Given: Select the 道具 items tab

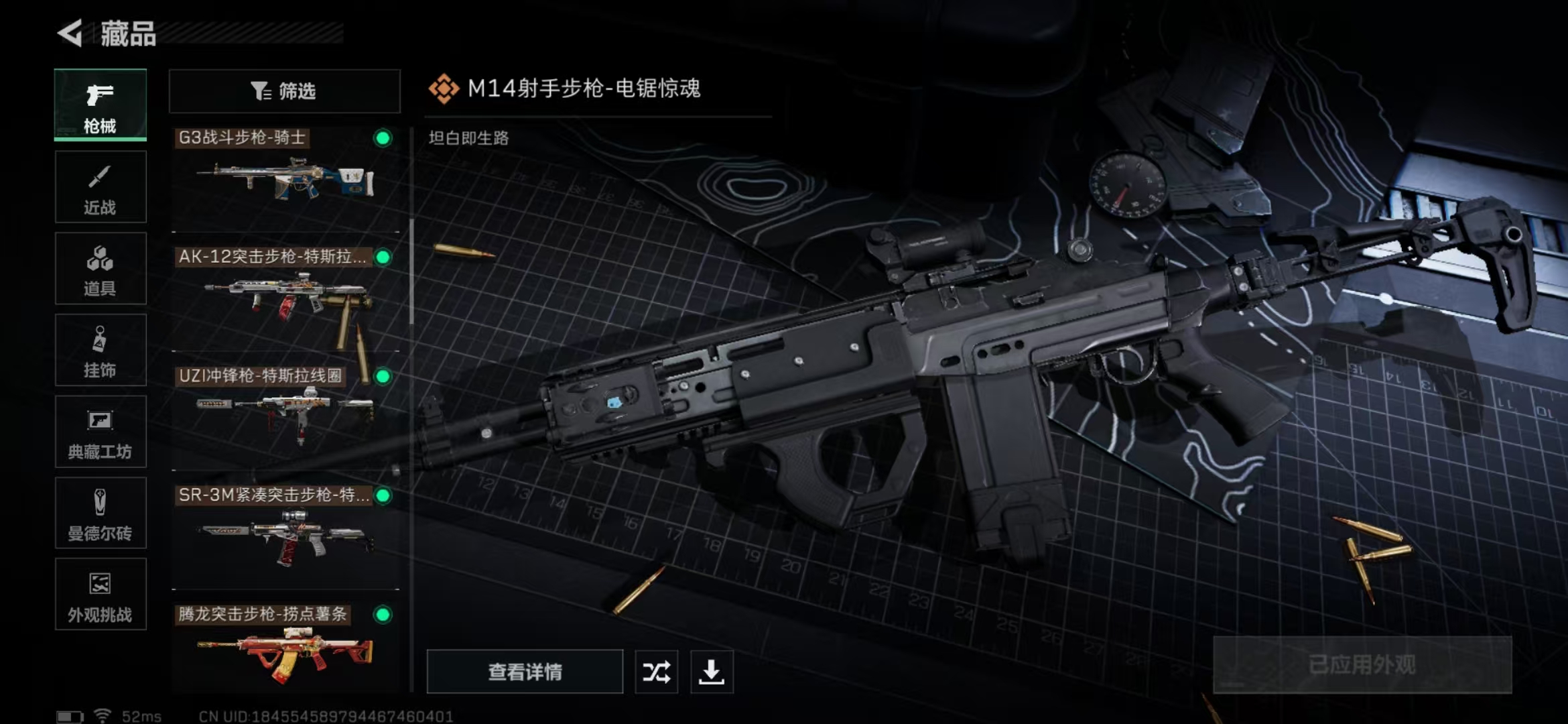Looking at the screenshot, I should [x=101, y=269].
